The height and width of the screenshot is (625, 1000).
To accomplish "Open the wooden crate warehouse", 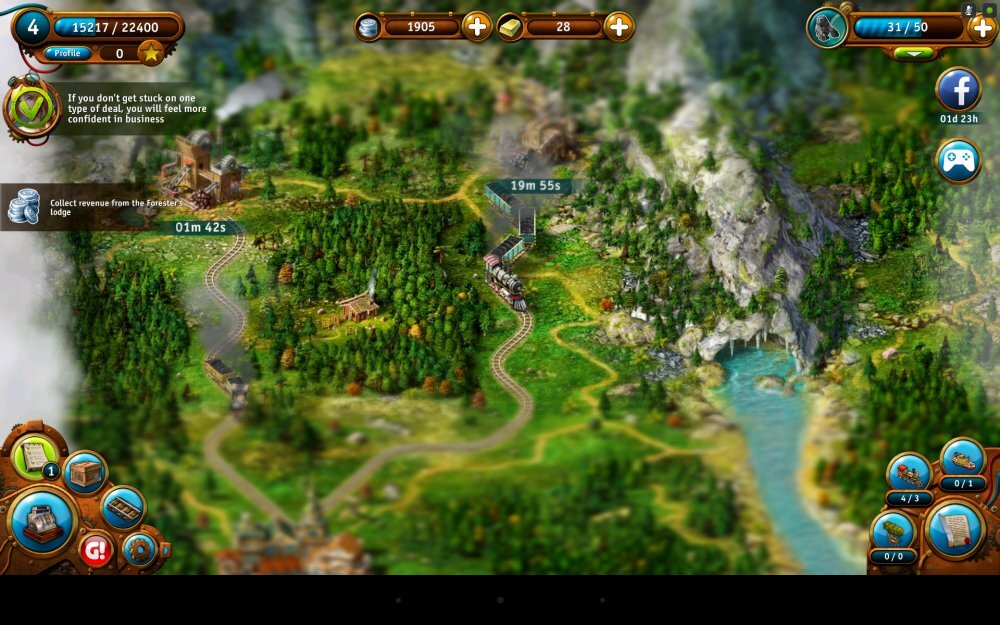I will [85, 473].
